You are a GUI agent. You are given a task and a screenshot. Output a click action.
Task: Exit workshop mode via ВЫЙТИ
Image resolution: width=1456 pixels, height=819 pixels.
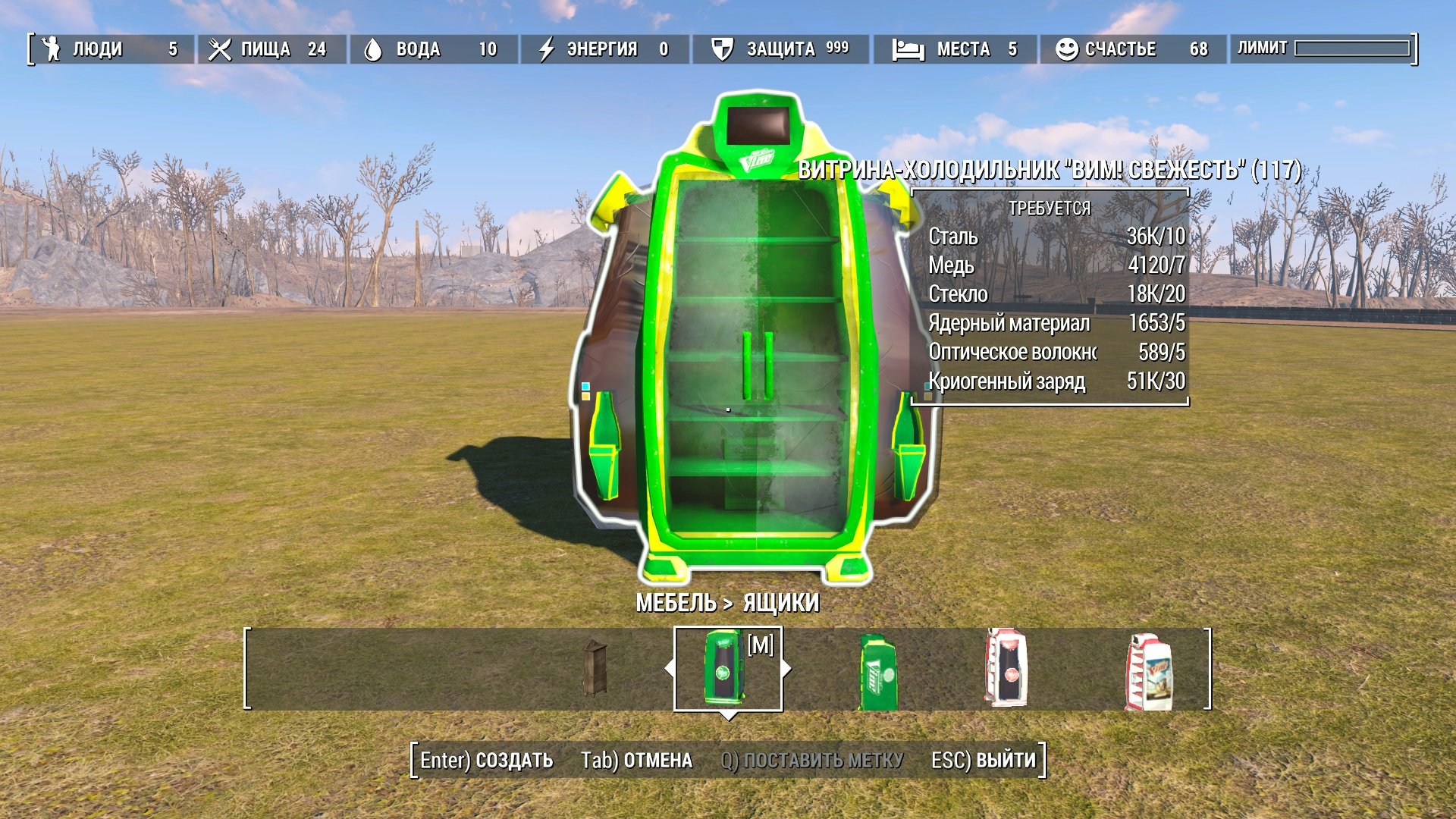(983, 761)
